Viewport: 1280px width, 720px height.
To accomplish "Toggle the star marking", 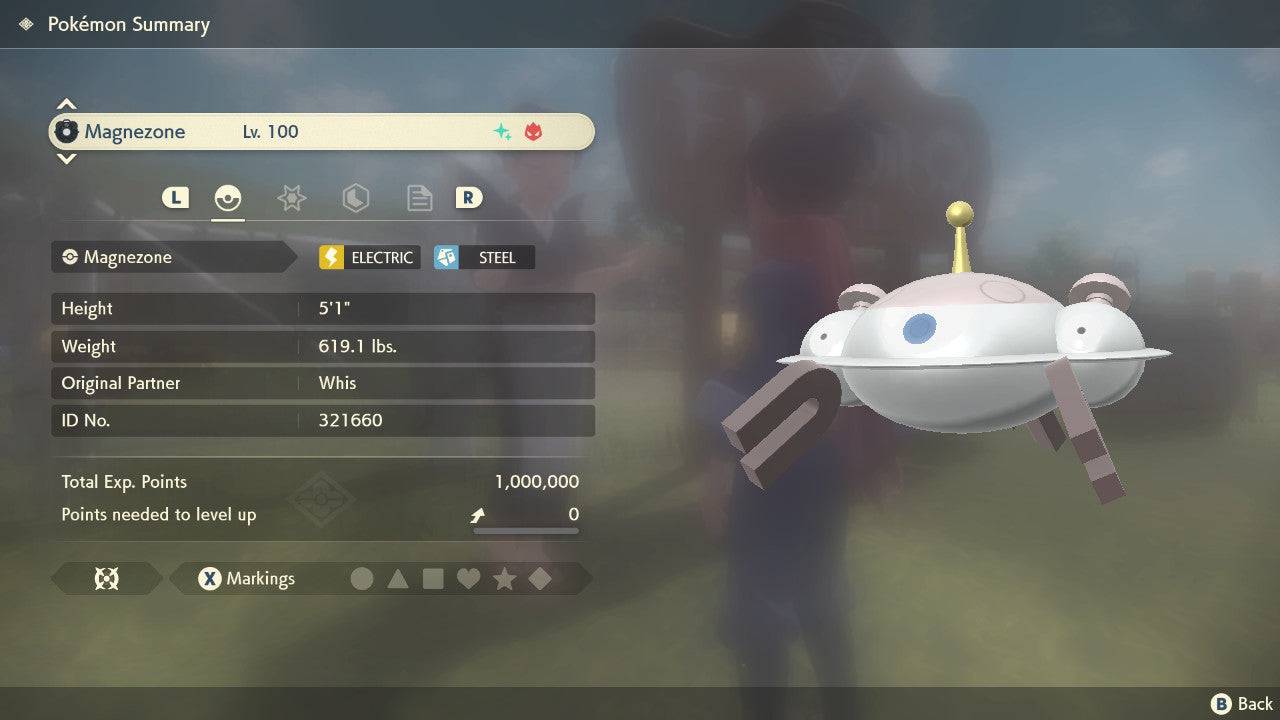I will [x=504, y=578].
